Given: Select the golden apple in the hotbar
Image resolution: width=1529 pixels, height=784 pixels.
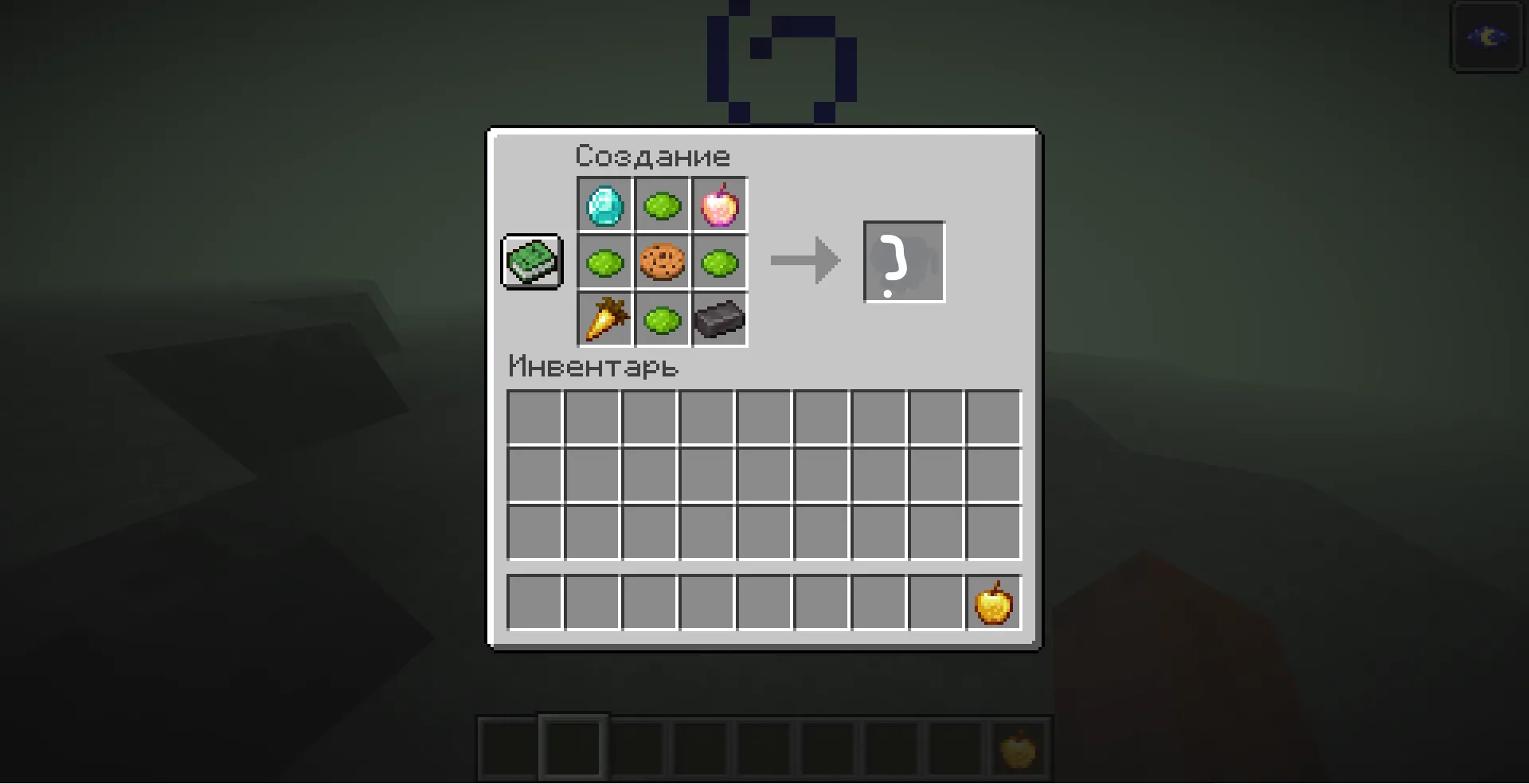Looking at the screenshot, I should [1020, 748].
